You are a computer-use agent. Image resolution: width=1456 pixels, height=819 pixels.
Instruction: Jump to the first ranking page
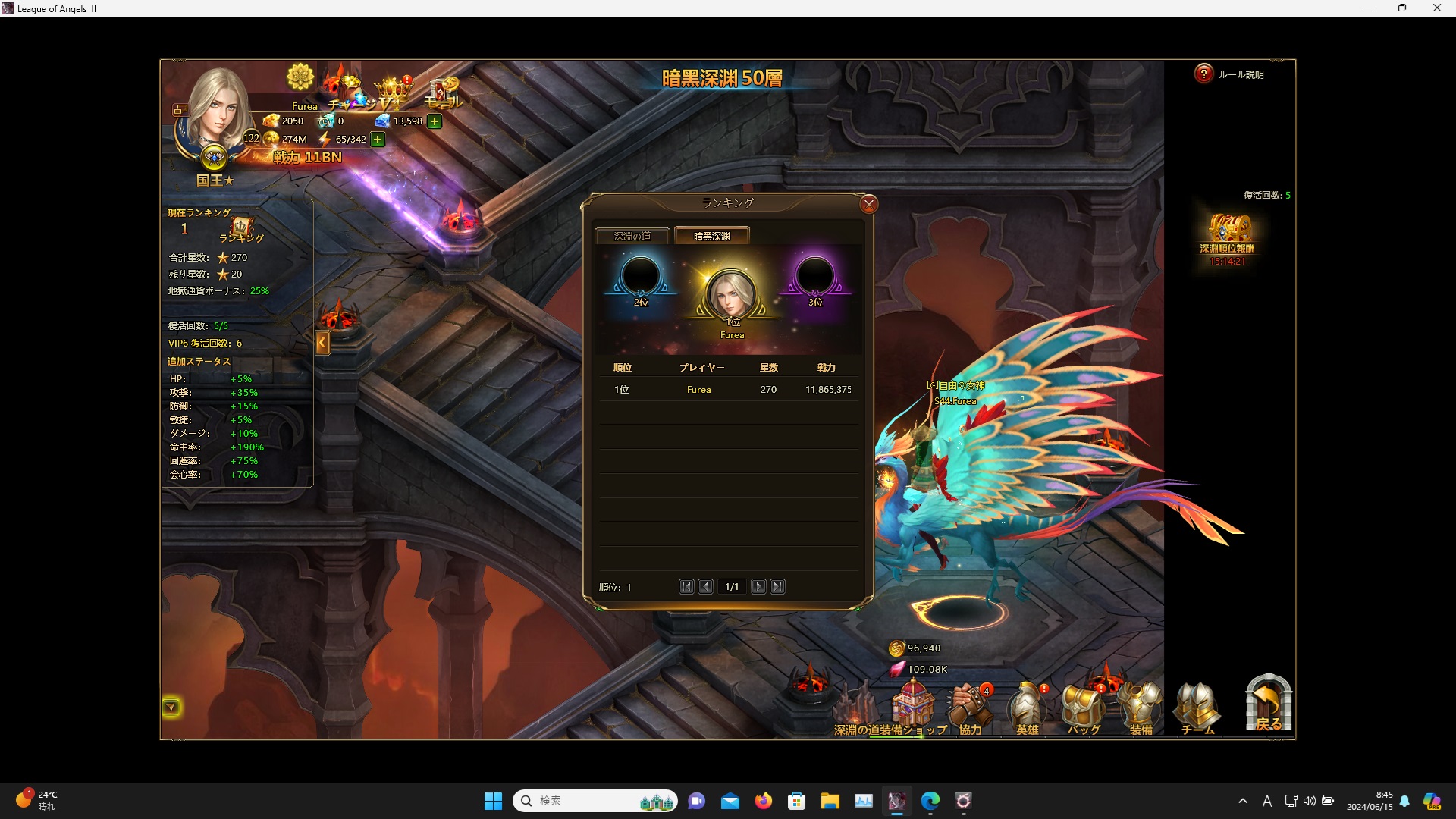click(686, 586)
